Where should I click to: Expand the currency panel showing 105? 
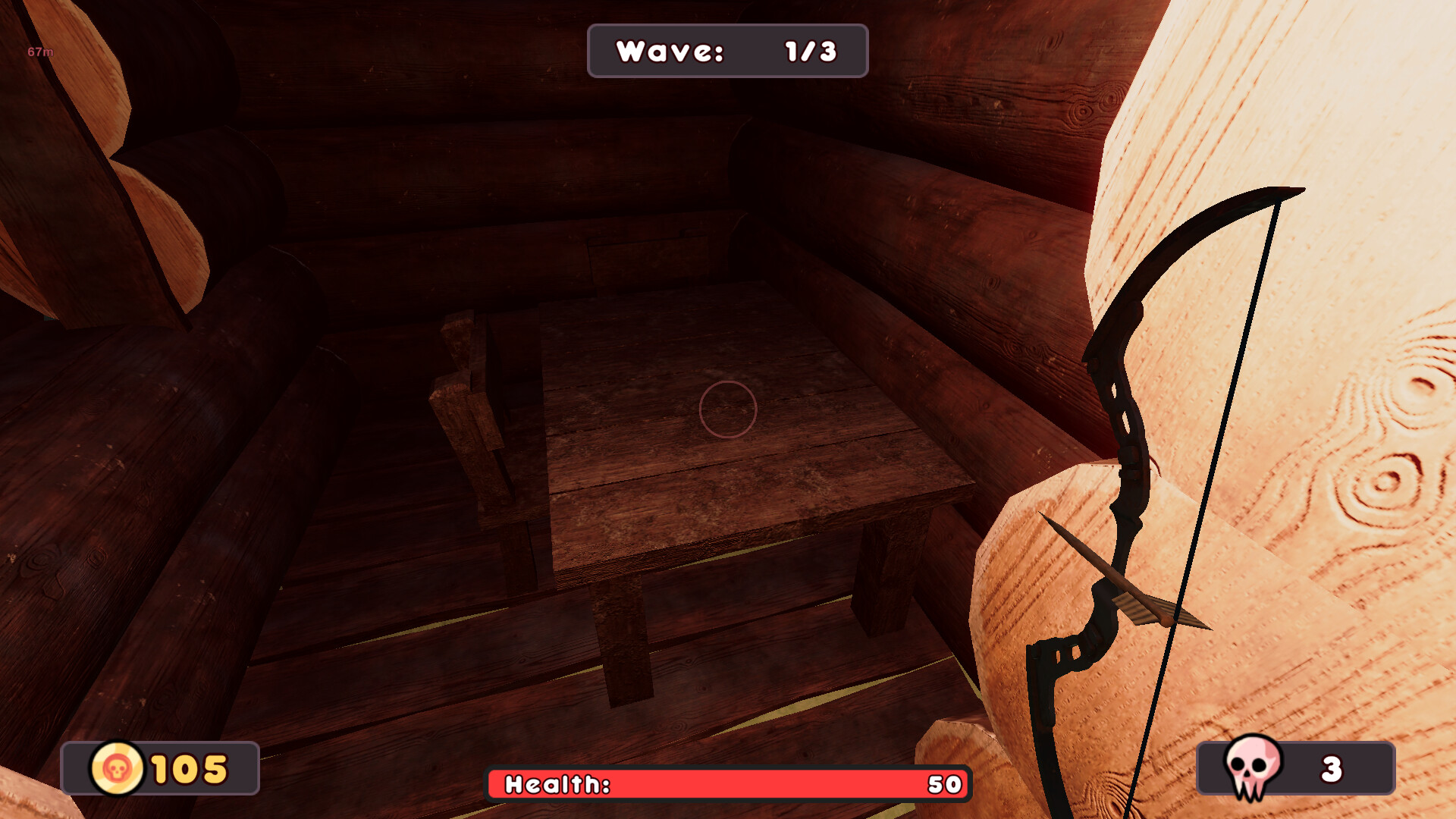coord(160,768)
